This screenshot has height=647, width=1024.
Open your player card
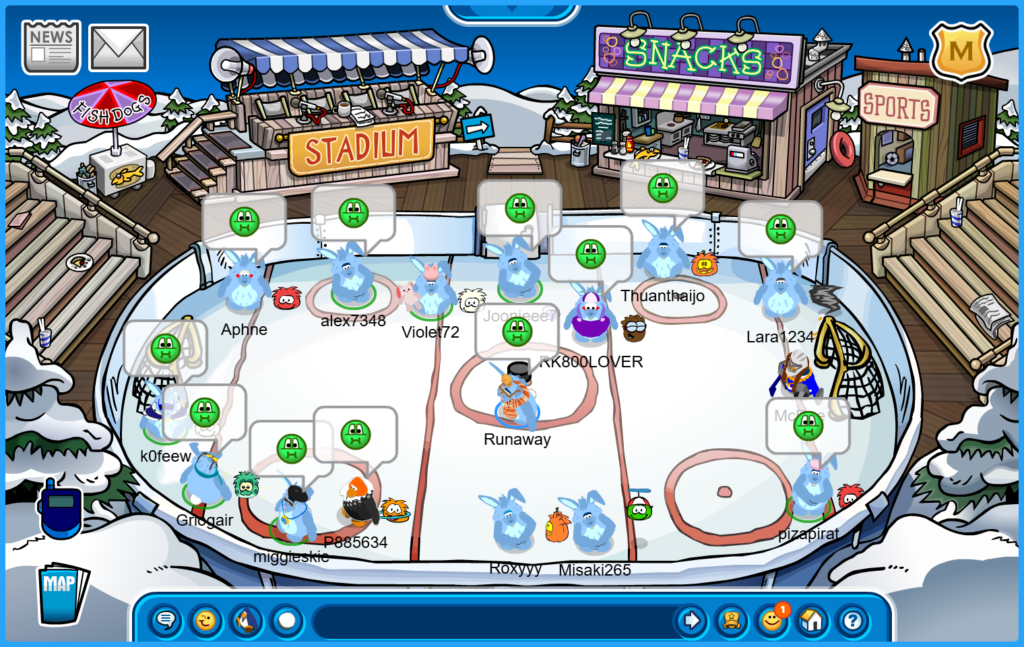[732, 621]
